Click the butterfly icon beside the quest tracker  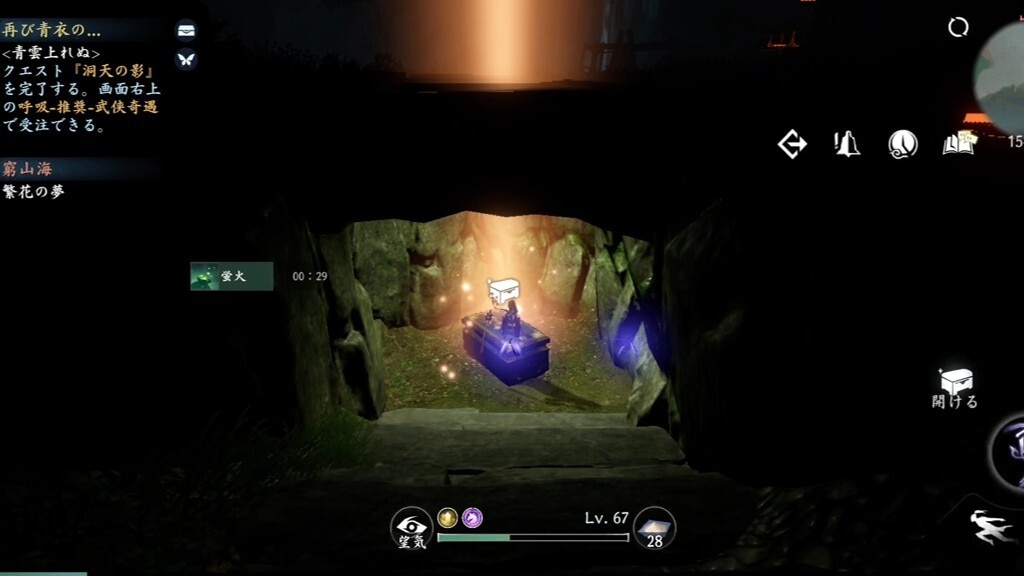(x=186, y=59)
